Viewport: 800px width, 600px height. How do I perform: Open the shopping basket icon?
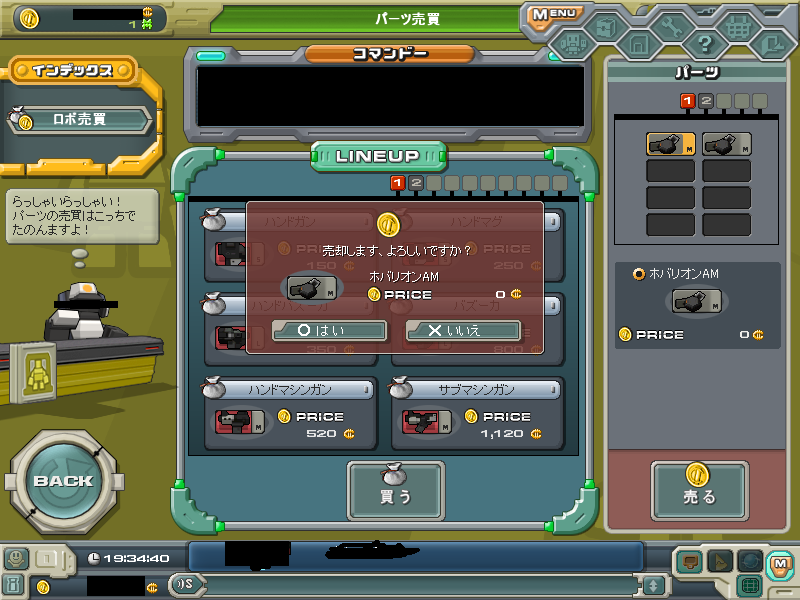coord(739,25)
